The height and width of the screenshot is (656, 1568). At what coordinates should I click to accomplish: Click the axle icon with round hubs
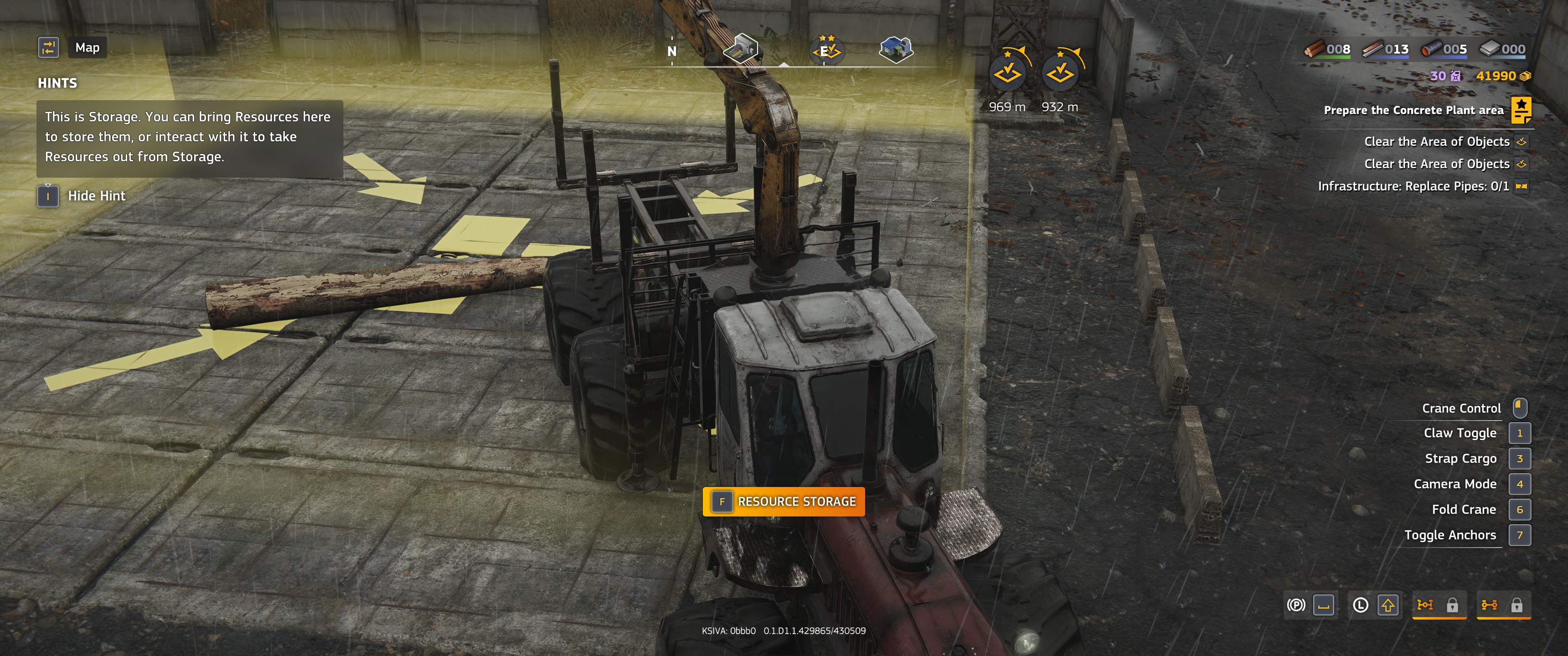pos(1490,605)
